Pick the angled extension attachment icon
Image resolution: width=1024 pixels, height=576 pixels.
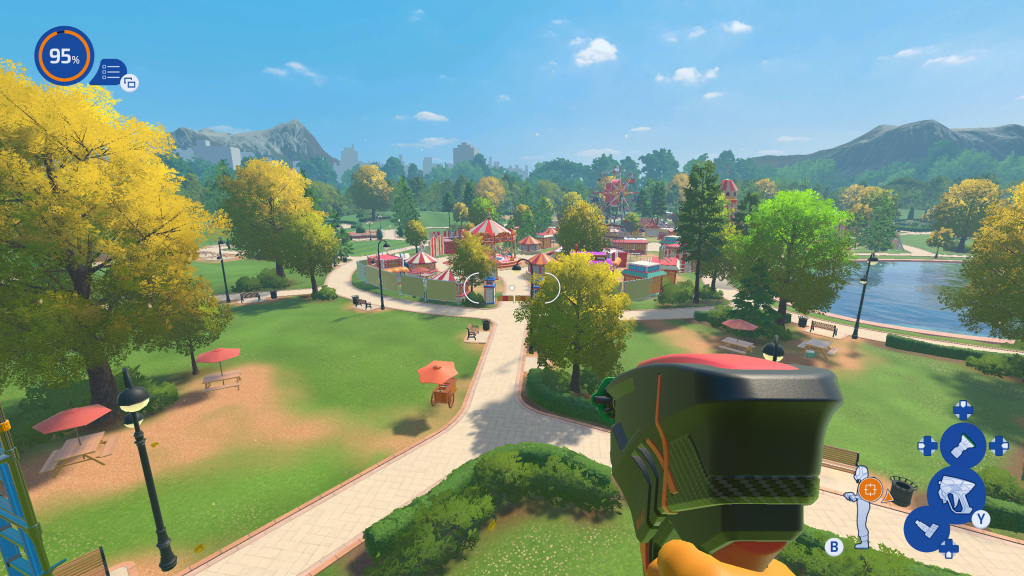926,527
